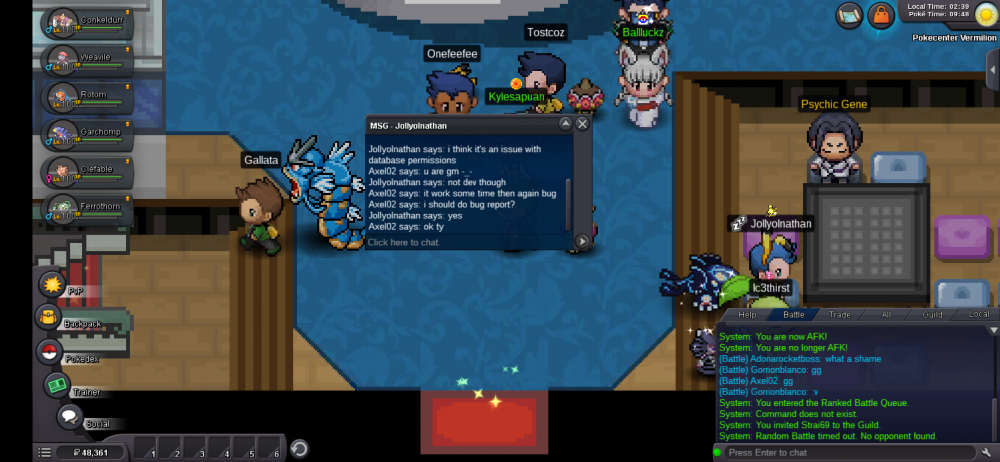
Task: Switch to the Trade chat tab
Action: (839, 314)
